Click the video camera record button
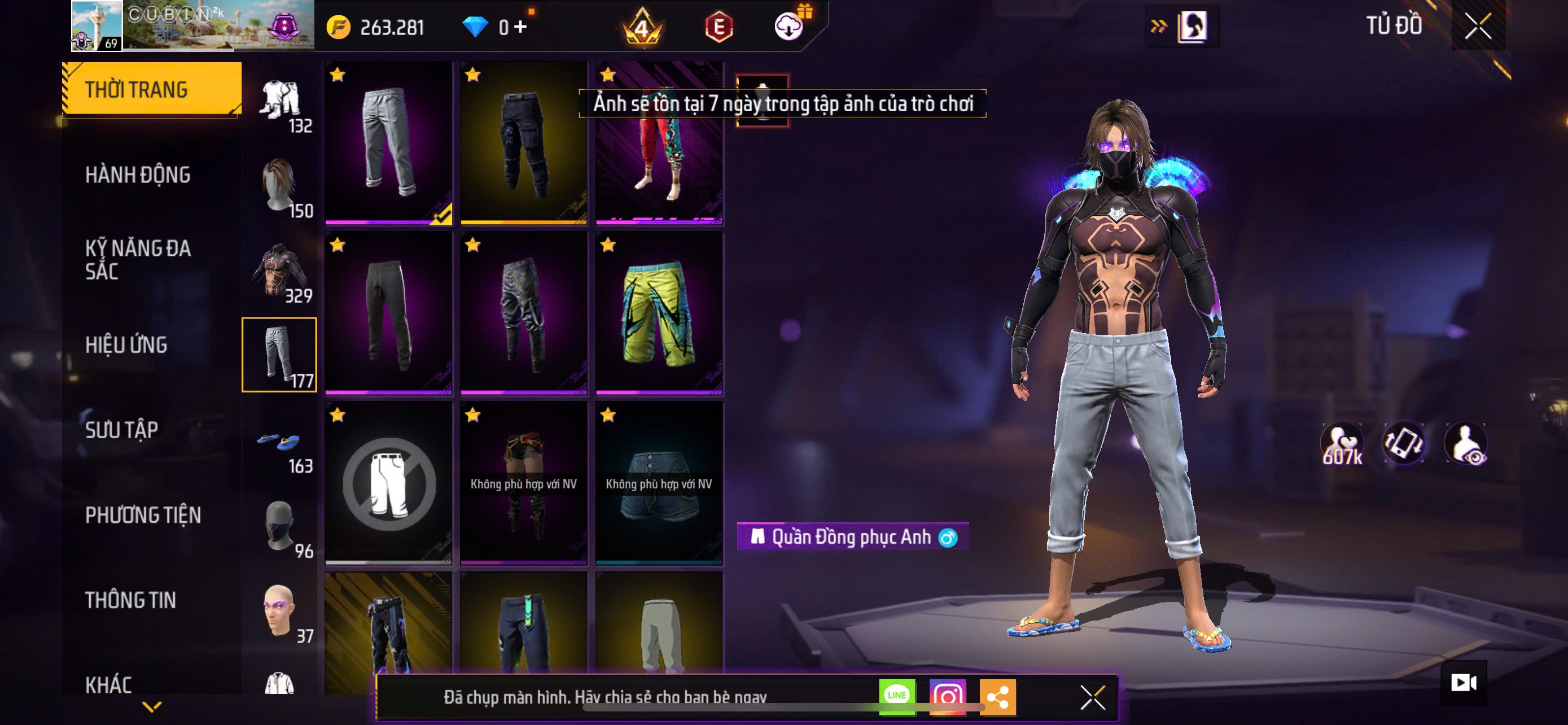The image size is (1568, 725). click(1464, 683)
